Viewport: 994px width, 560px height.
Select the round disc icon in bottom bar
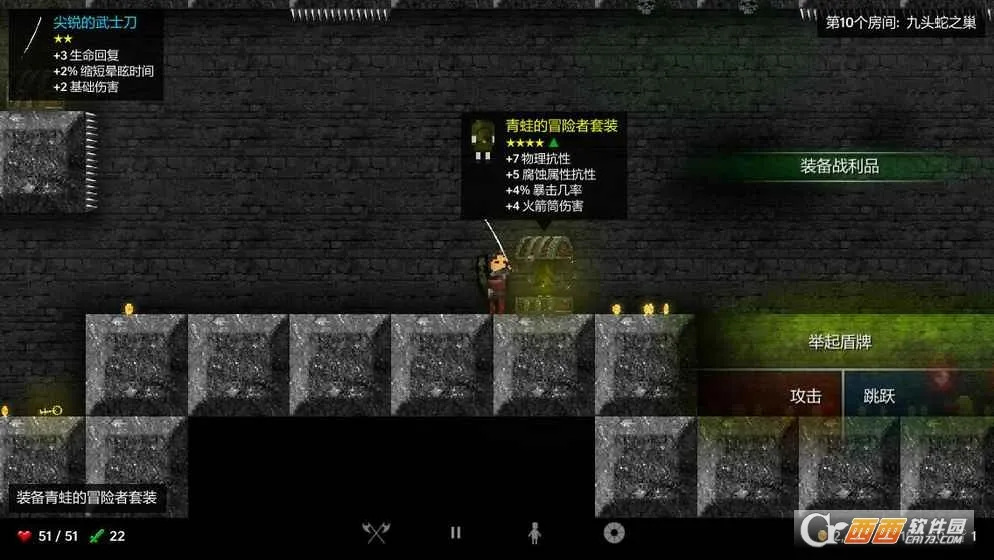tap(614, 534)
